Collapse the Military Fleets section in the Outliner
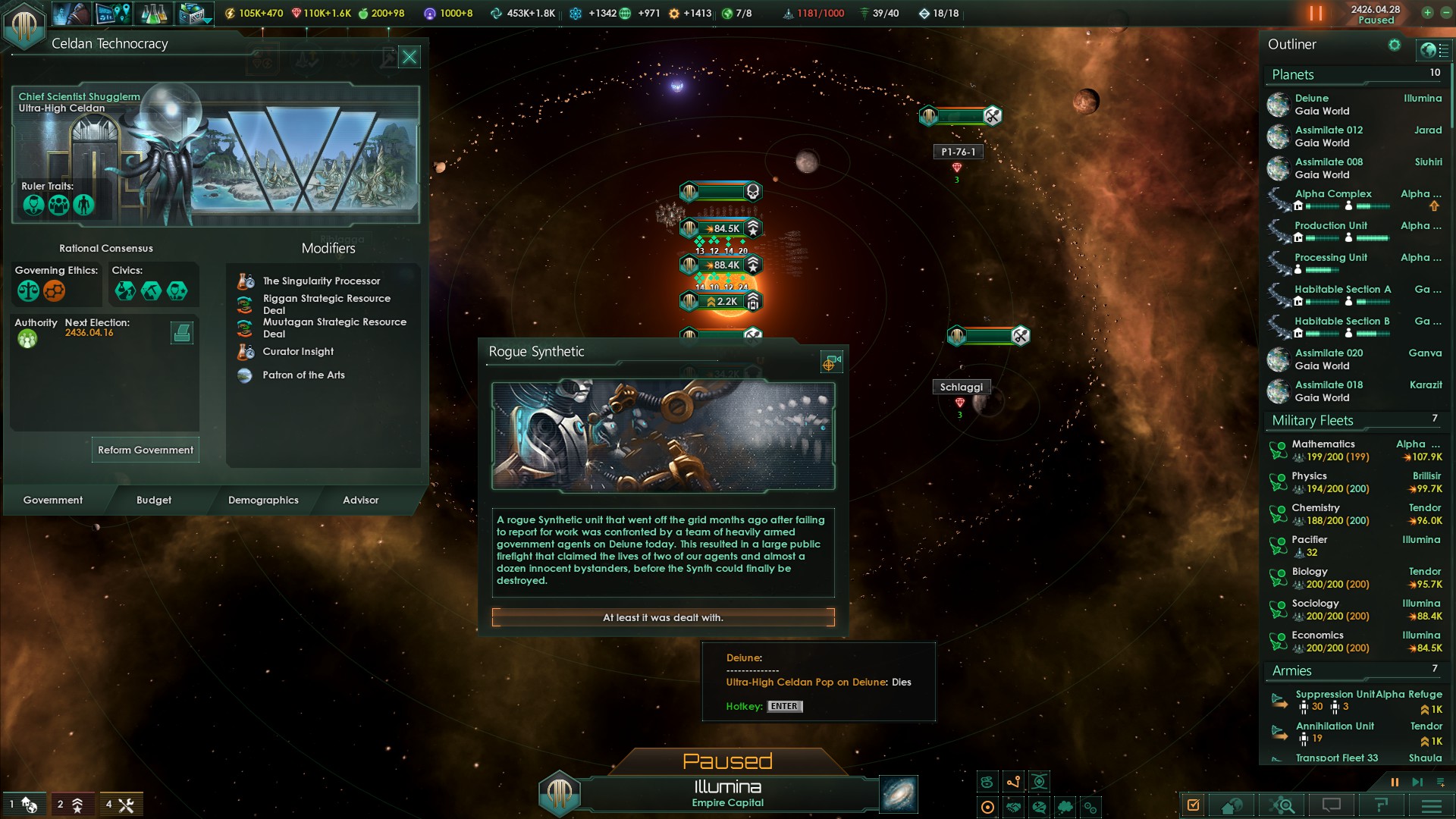The image size is (1456, 819). click(x=1310, y=420)
